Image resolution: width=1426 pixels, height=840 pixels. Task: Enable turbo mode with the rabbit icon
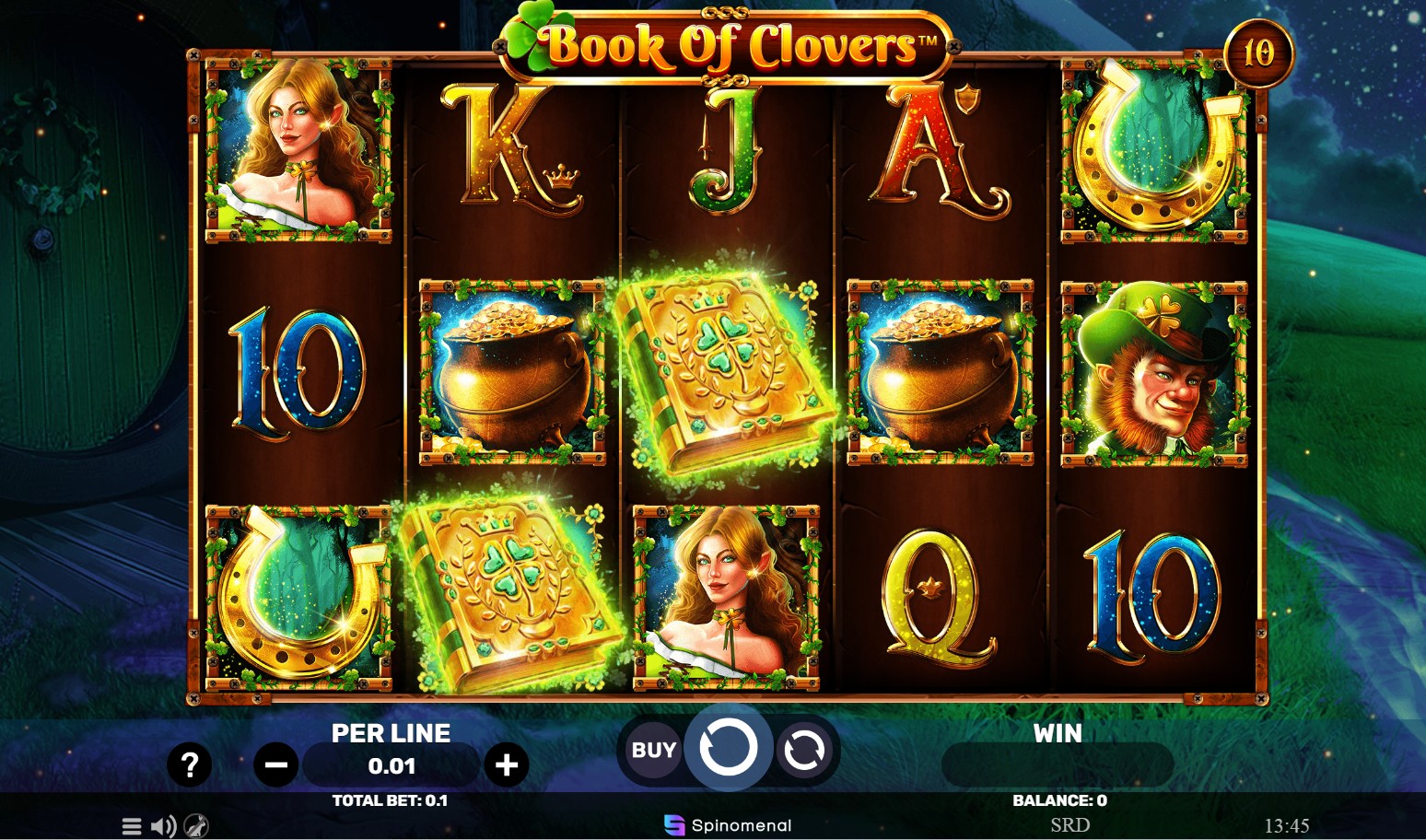point(195,825)
